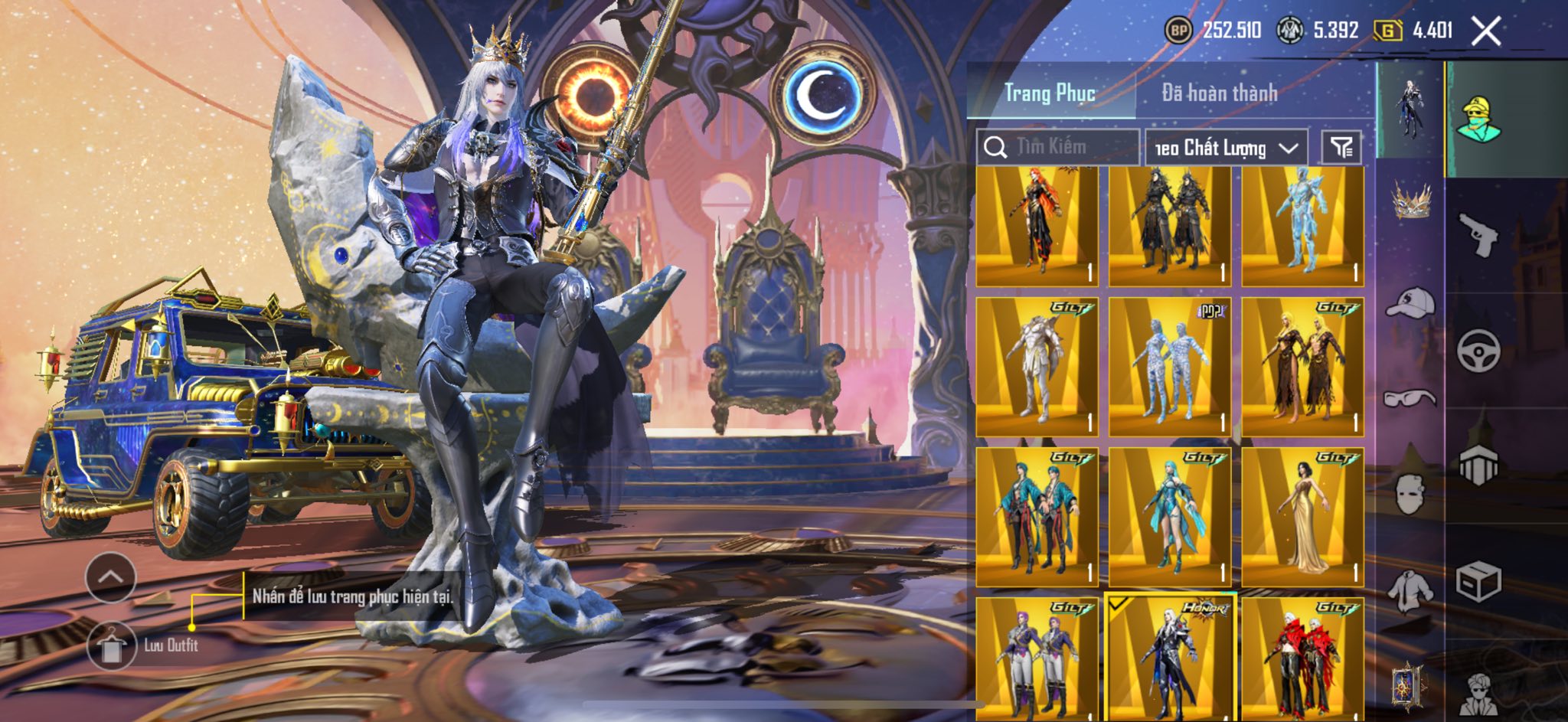1568x722 pixels.
Task: Select the red-haired flame outfit thumbnail
Action: (1037, 227)
